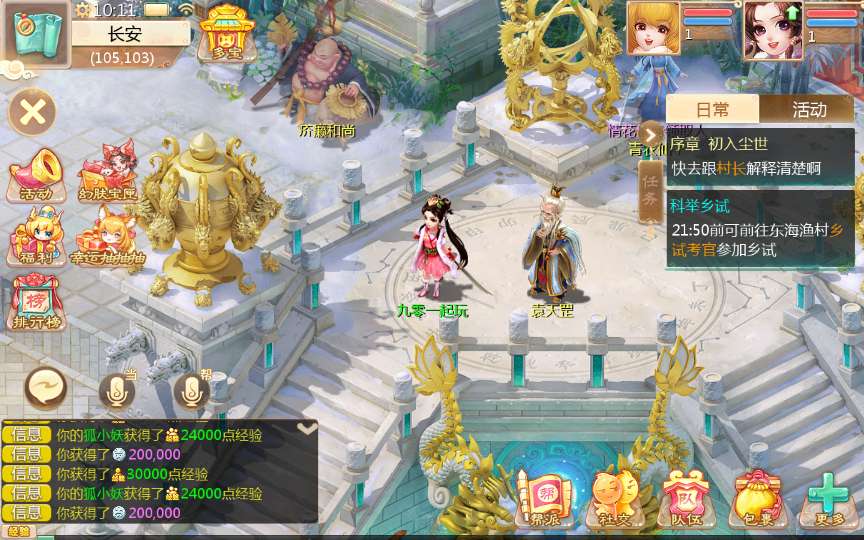The width and height of the screenshot is (864, 540).
Task: Open the 活动 horn icon on the left
Action: coord(34,174)
